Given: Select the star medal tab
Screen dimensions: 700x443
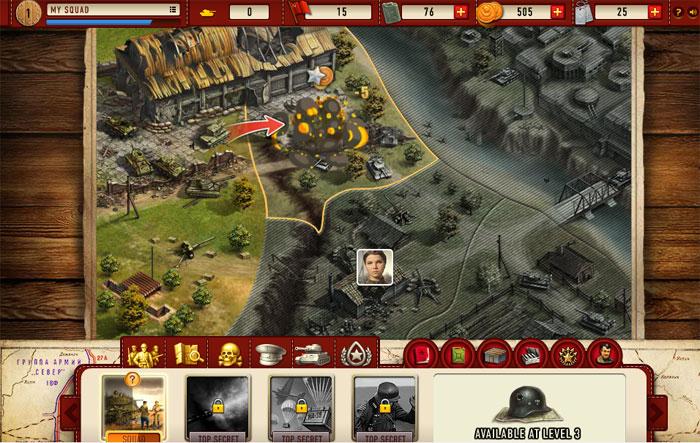Looking at the screenshot, I should (x=352, y=352).
